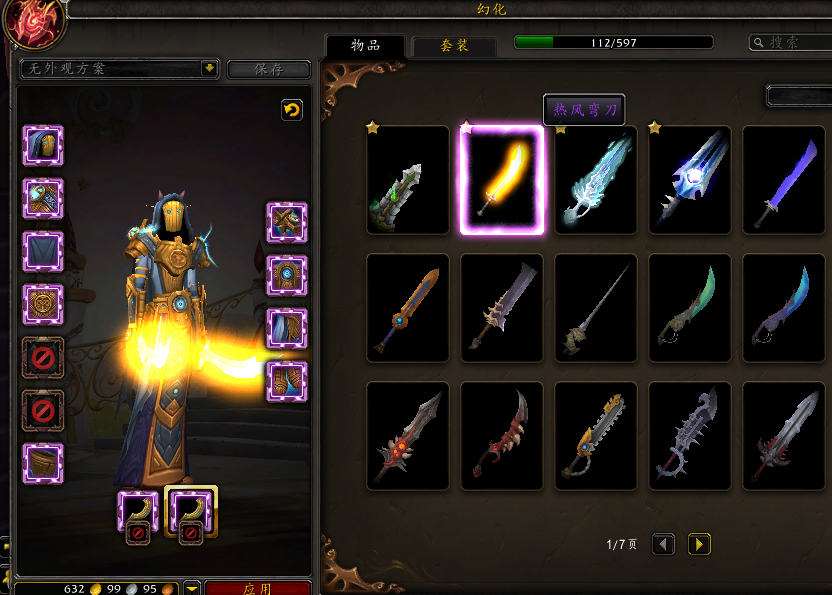Click the 保存 (Save) outfit button
Image resolution: width=832 pixels, height=595 pixels.
pos(268,69)
